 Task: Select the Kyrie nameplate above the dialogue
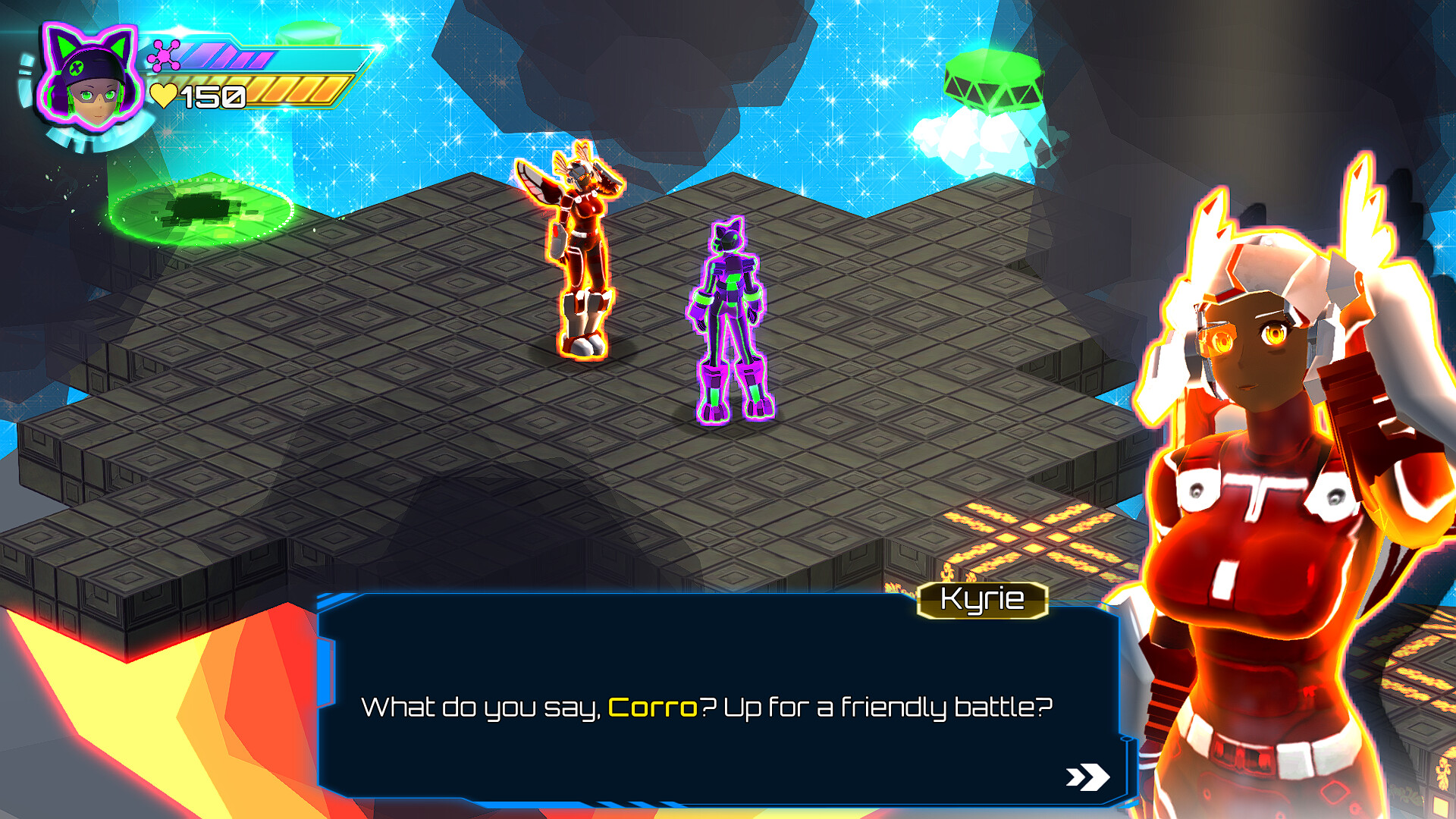984,601
